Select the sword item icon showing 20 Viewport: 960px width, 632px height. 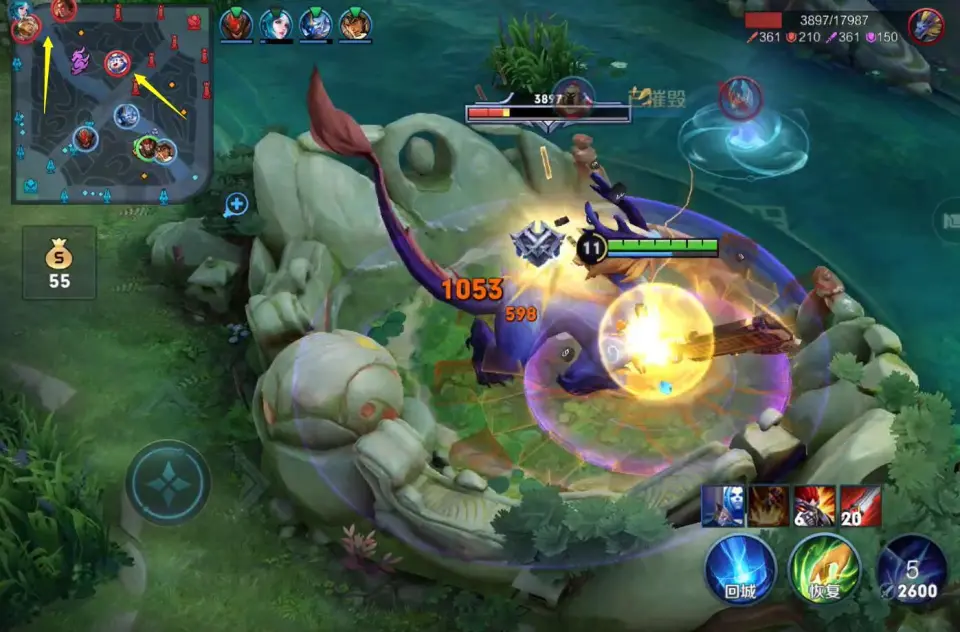[861, 506]
